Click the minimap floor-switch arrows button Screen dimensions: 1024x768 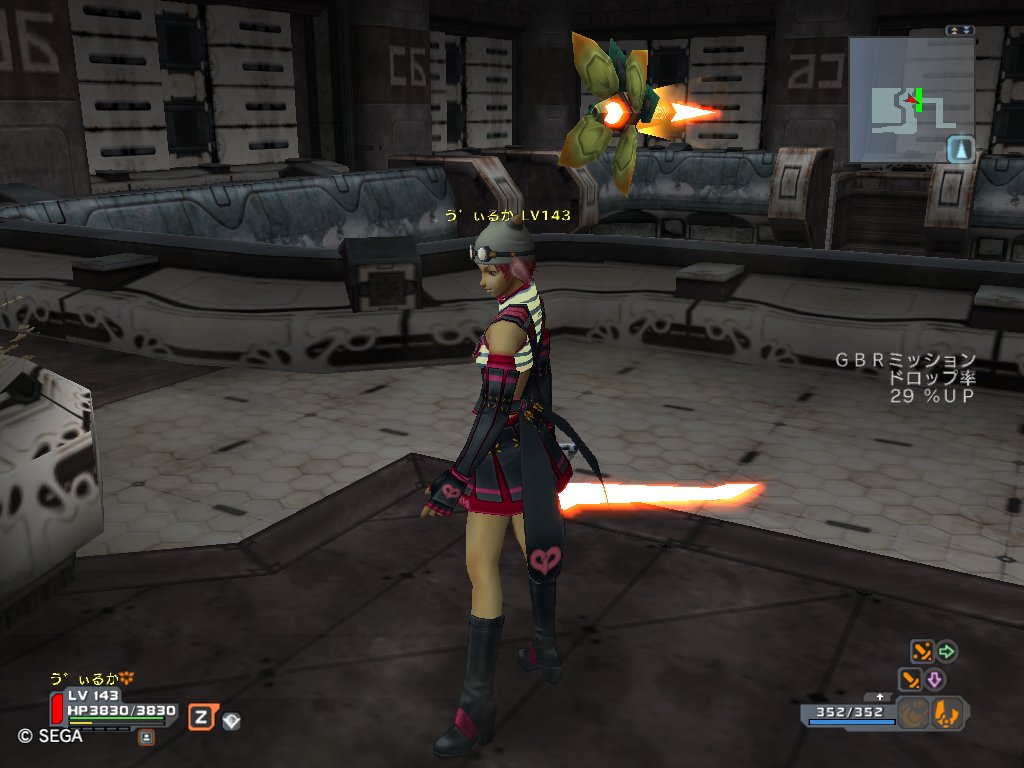(959, 31)
